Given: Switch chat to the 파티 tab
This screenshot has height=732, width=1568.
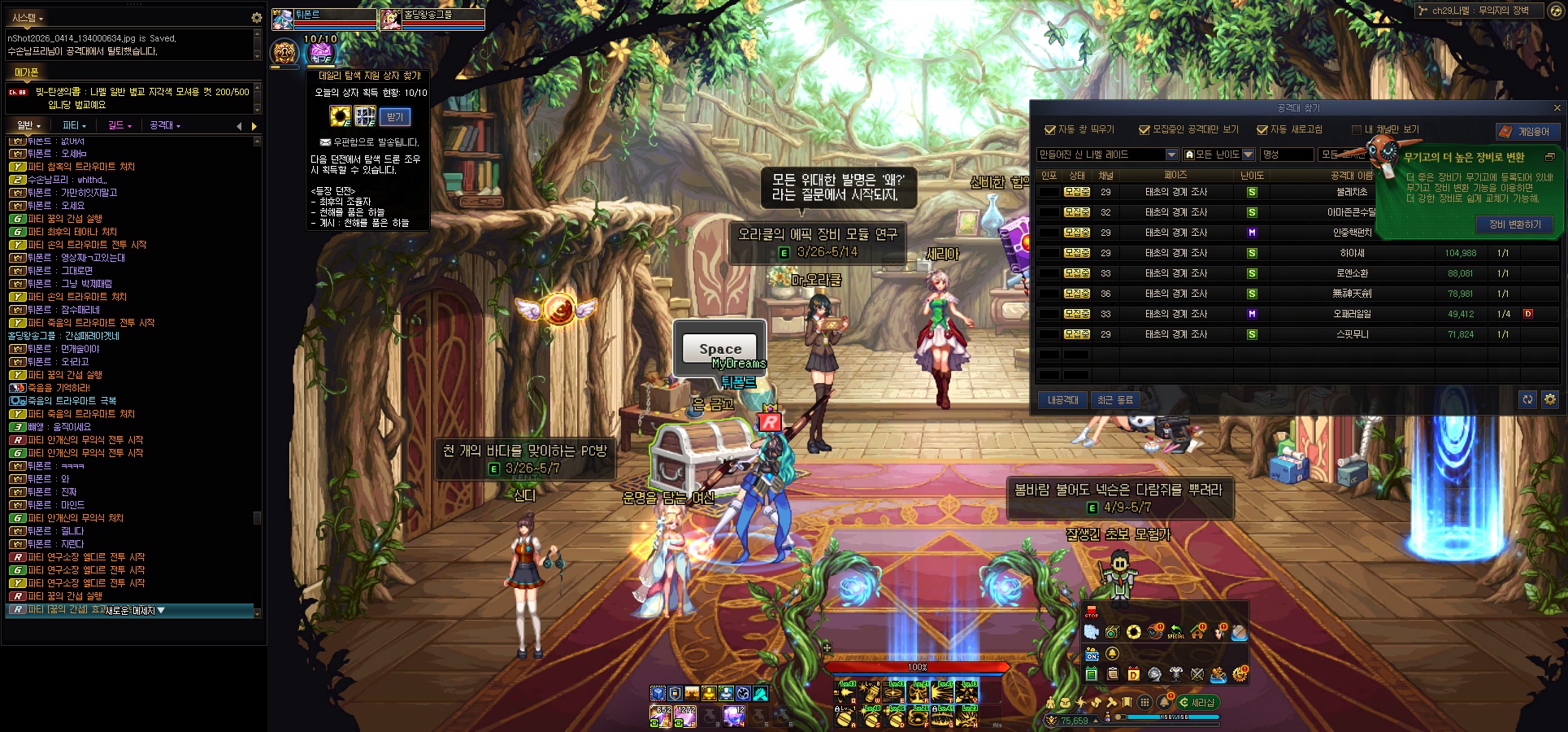Looking at the screenshot, I should 74,125.
